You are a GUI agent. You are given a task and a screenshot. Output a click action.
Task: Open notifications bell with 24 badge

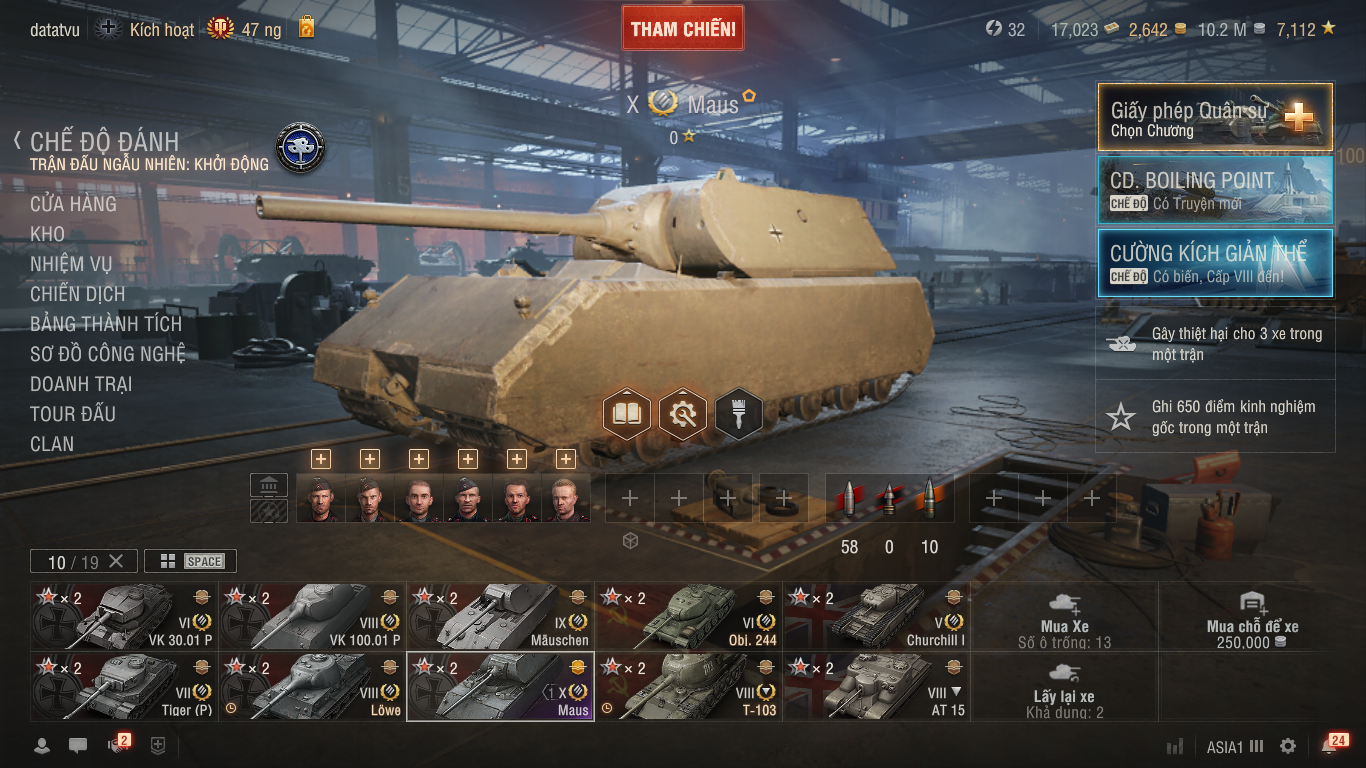tap(1331, 746)
